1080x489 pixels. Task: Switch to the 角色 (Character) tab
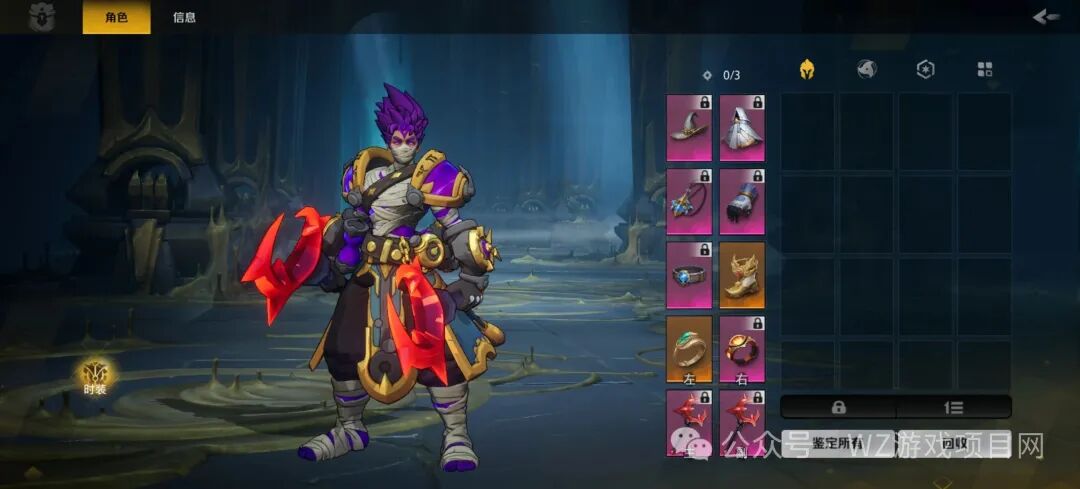tap(116, 17)
